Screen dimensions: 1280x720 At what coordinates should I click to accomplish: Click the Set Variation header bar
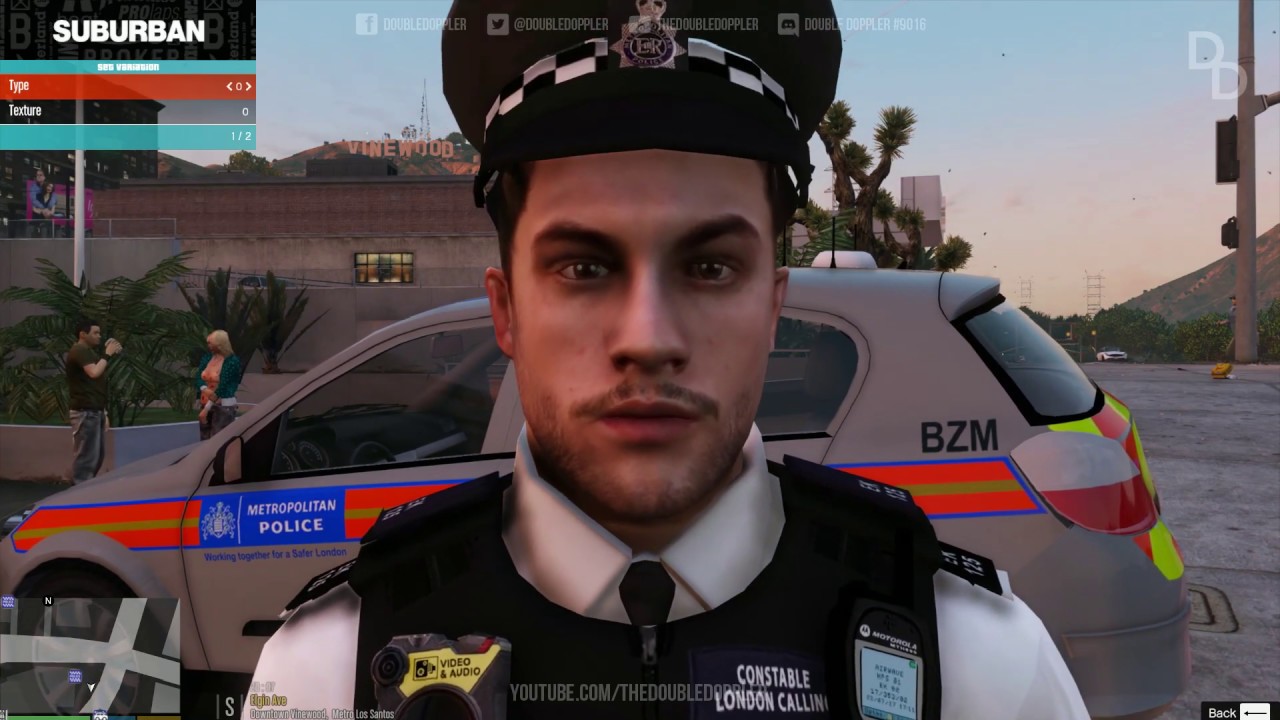coord(128,65)
